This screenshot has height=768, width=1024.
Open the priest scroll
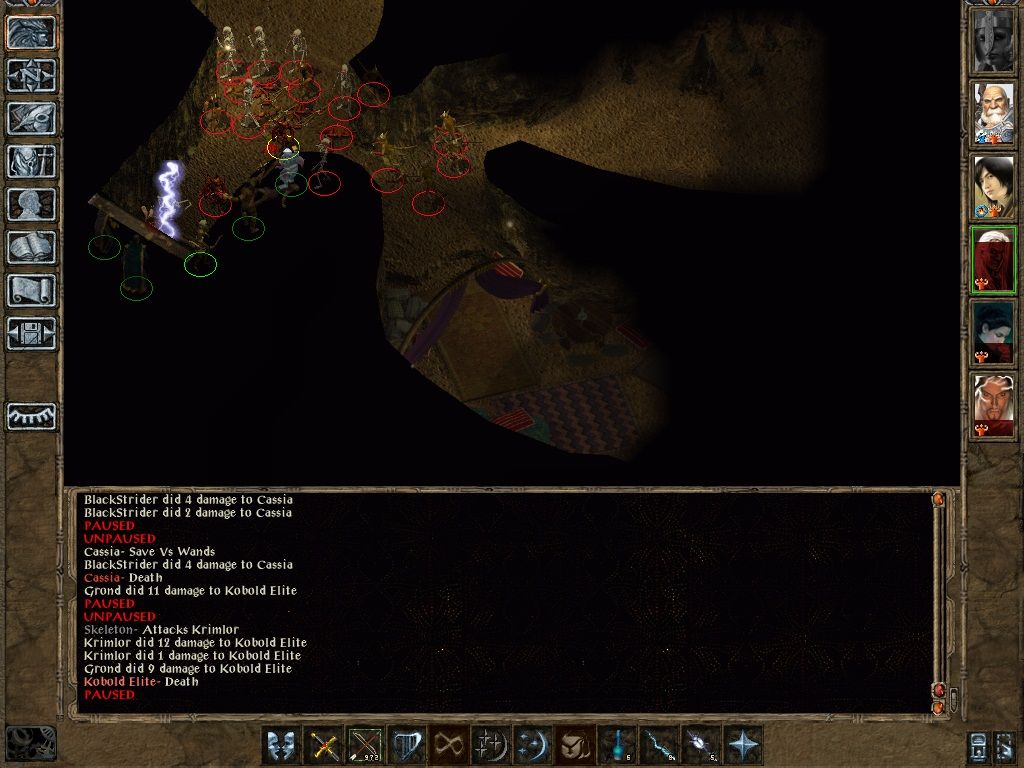[32, 290]
